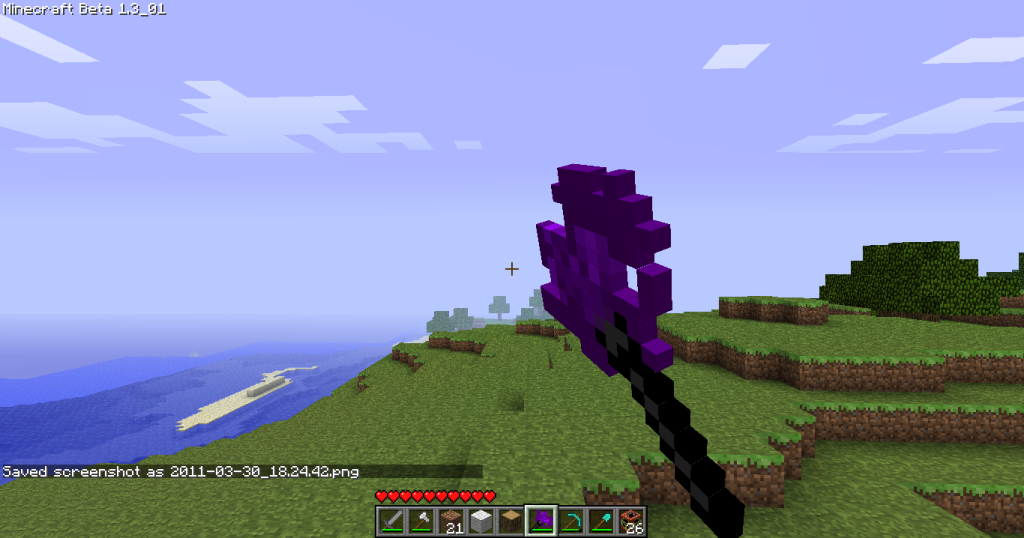Click the purple axe hotbar slot
The width and height of the screenshot is (1024, 538).
(541, 521)
